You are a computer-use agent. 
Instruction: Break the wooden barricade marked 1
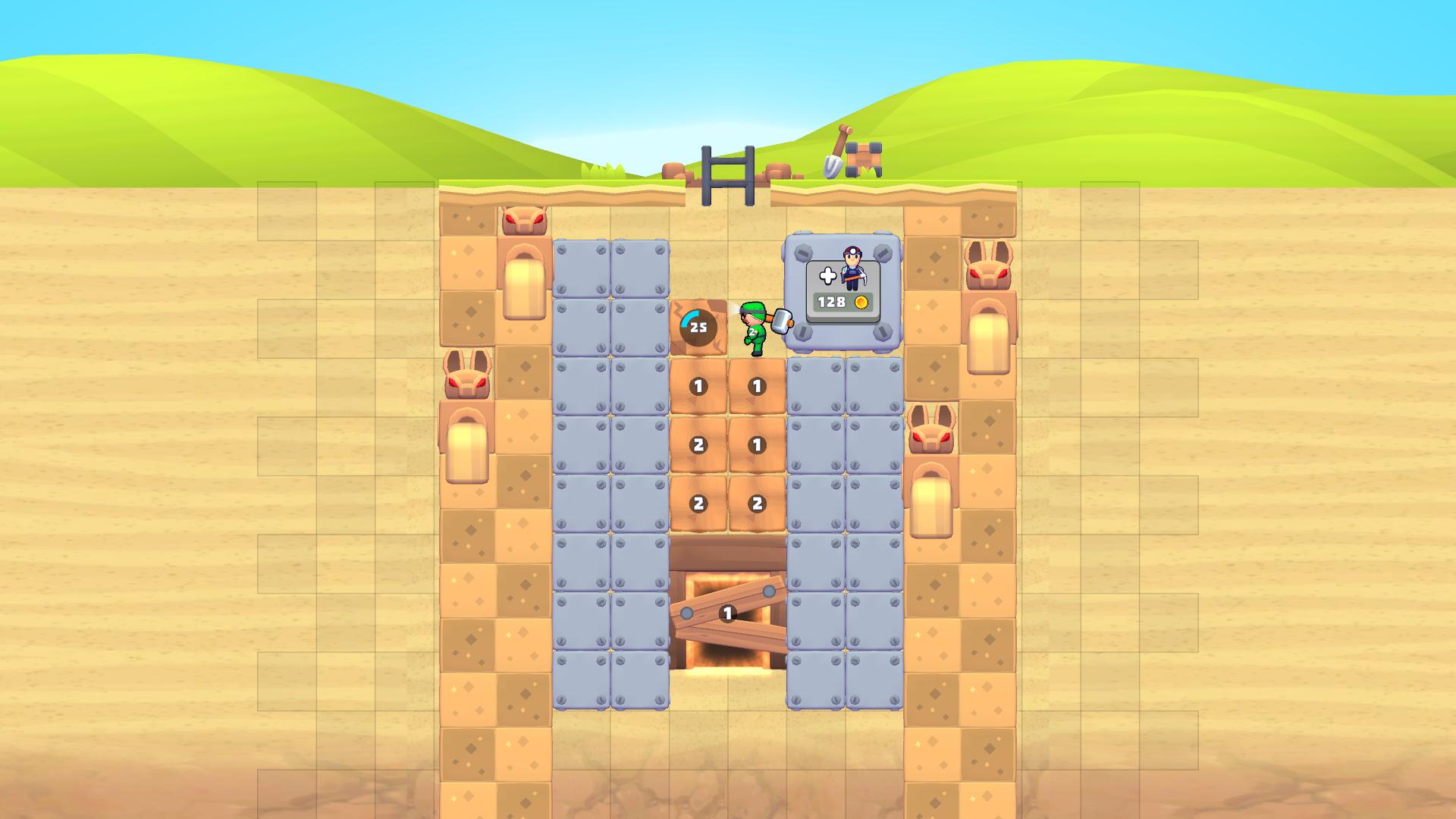coord(726,613)
